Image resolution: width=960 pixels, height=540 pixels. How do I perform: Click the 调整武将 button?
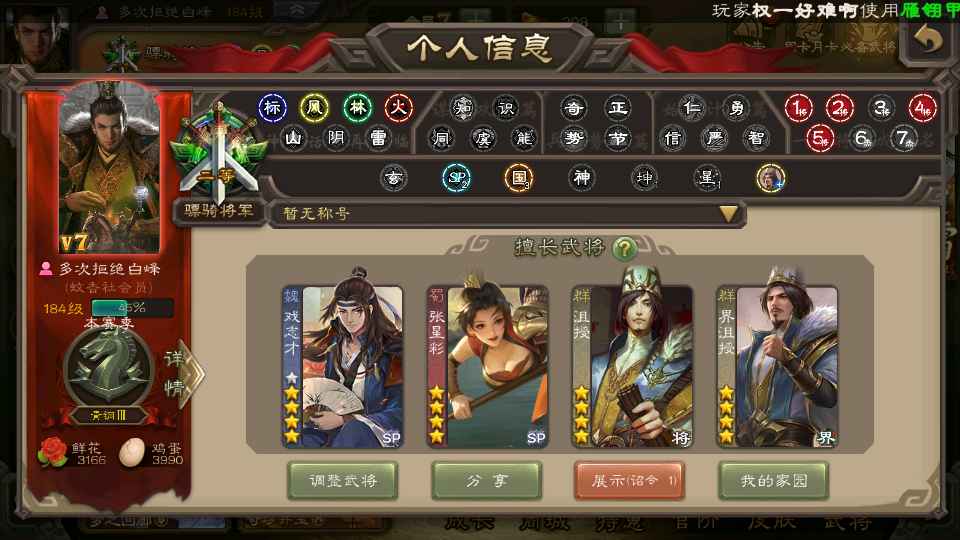342,481
